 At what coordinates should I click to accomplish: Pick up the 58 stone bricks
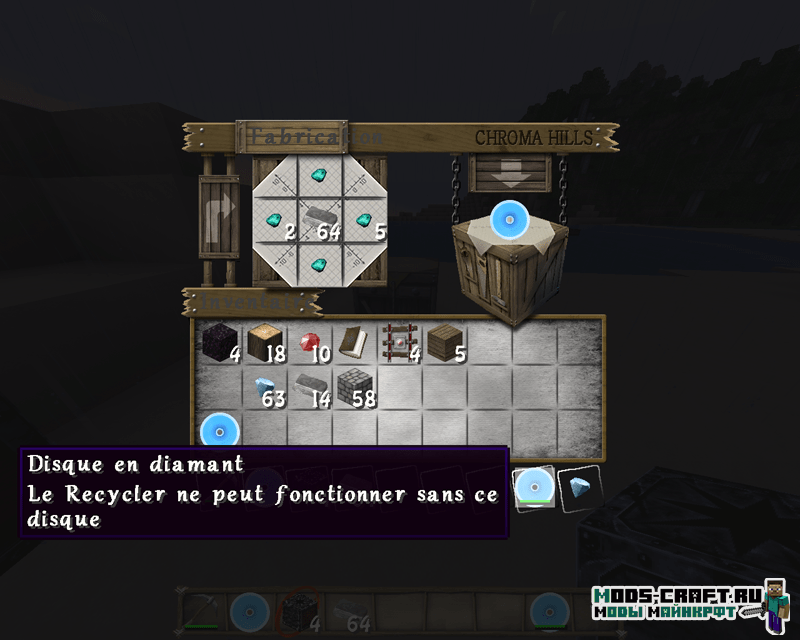(x=352, y=386)
